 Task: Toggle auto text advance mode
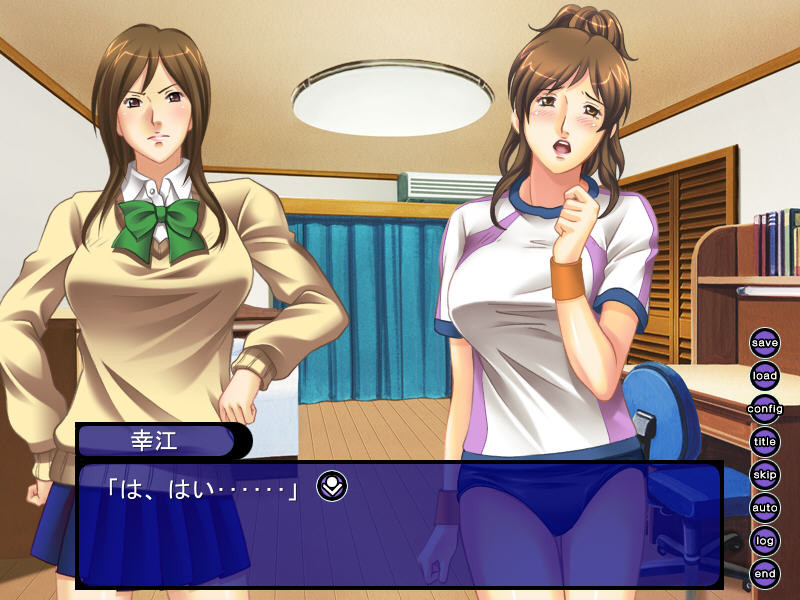coord(765,507)
